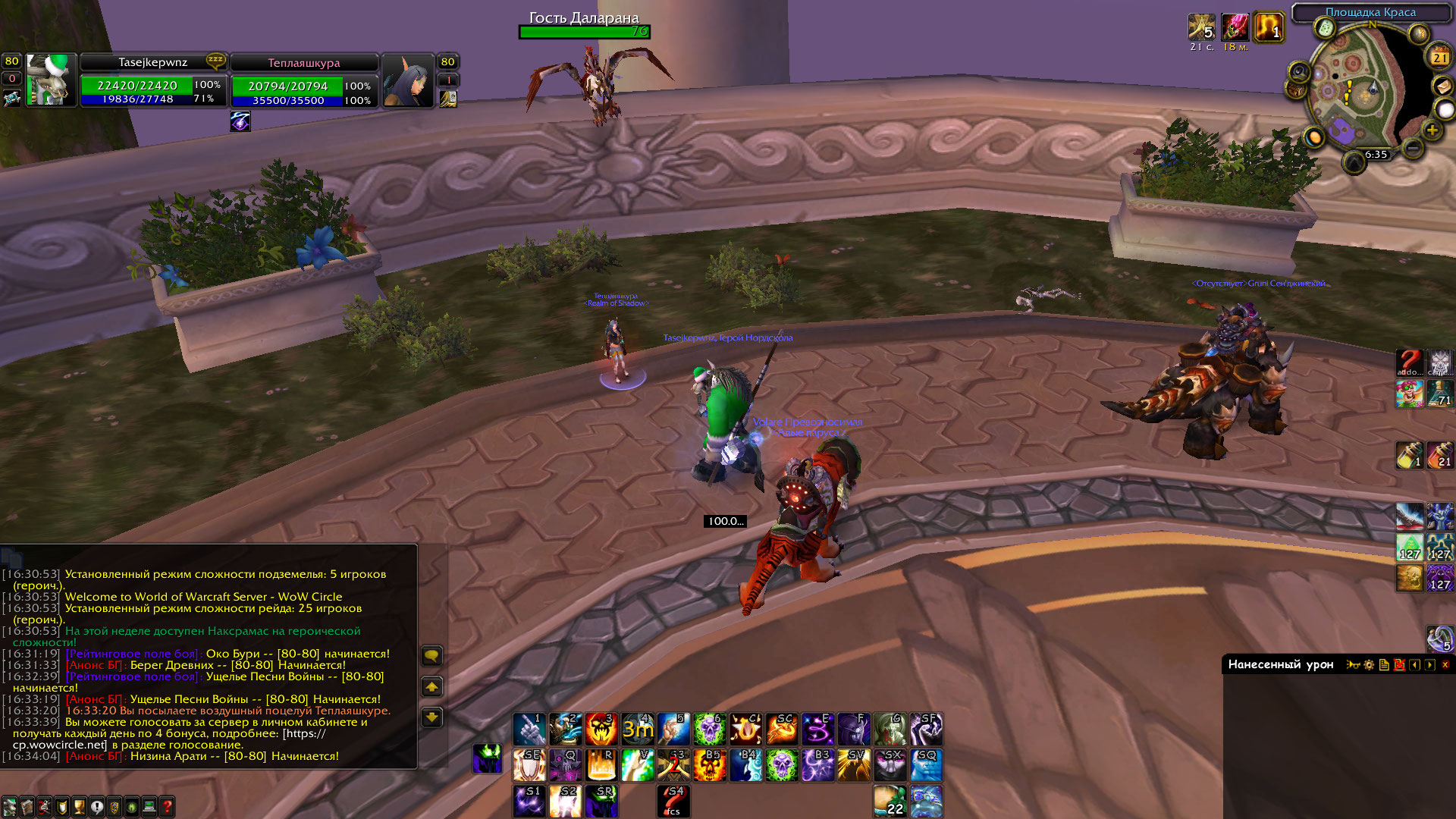
Task: Open the minimap calendar button showing 21
Action: coord(1439,57)
